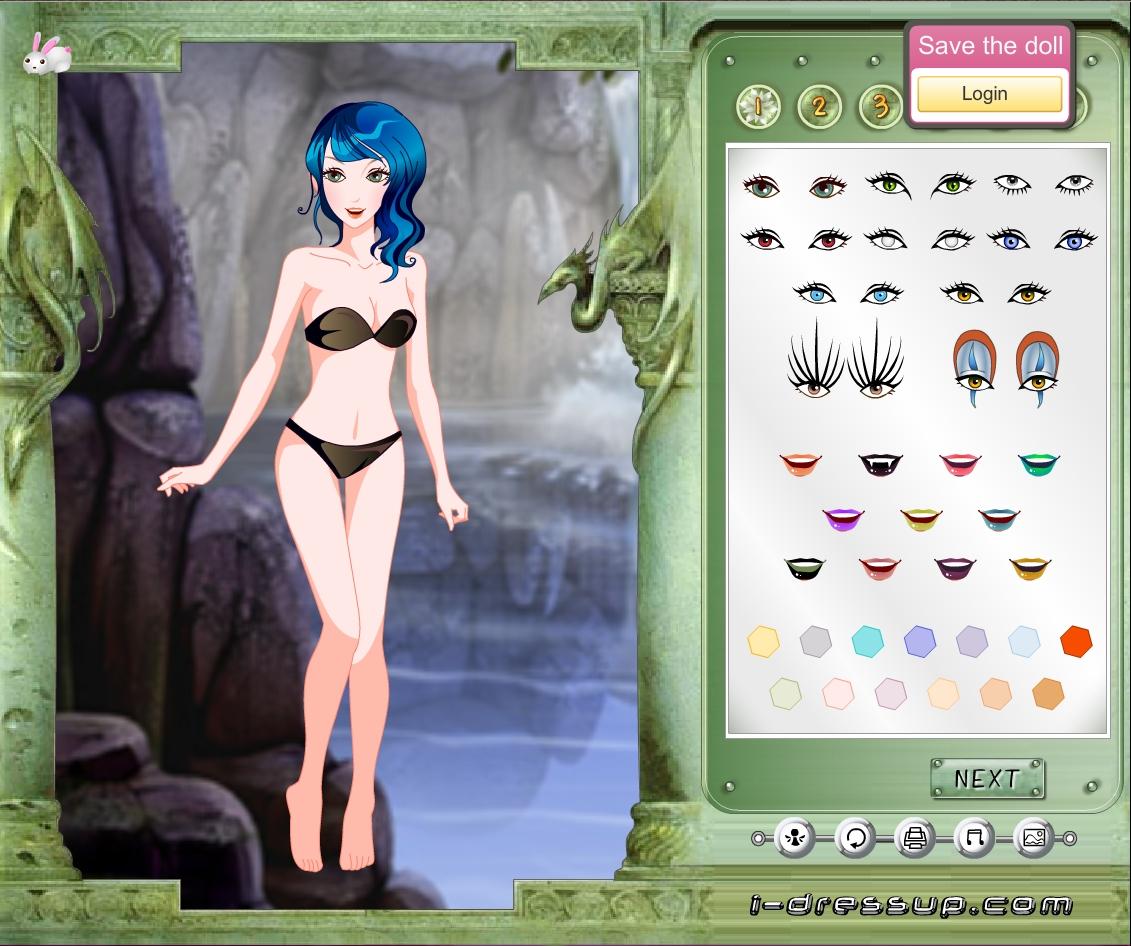
Task: Print the doll using the printer icon
Action: 914,838
